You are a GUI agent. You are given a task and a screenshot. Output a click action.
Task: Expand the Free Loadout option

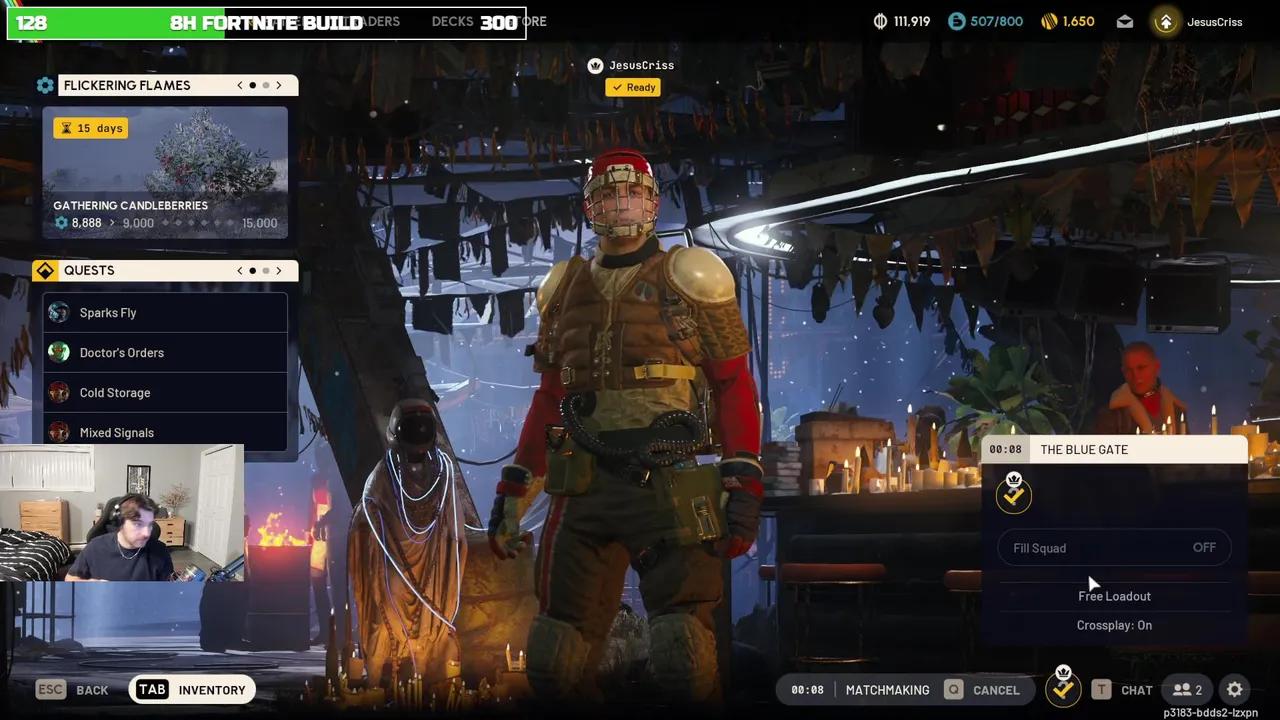(x=1114, y=595)
